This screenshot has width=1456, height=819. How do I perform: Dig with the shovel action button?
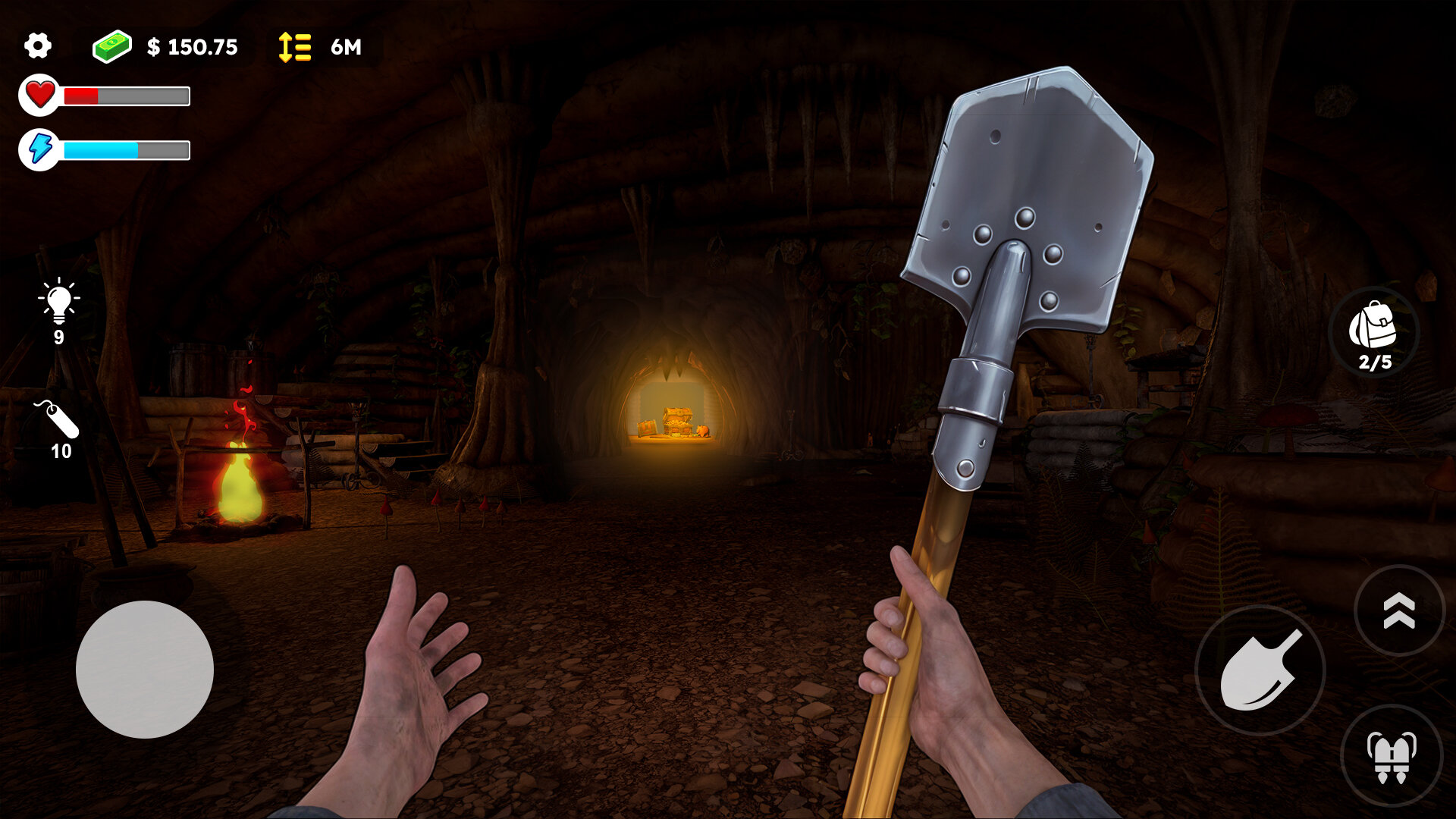pos(1260,670)
